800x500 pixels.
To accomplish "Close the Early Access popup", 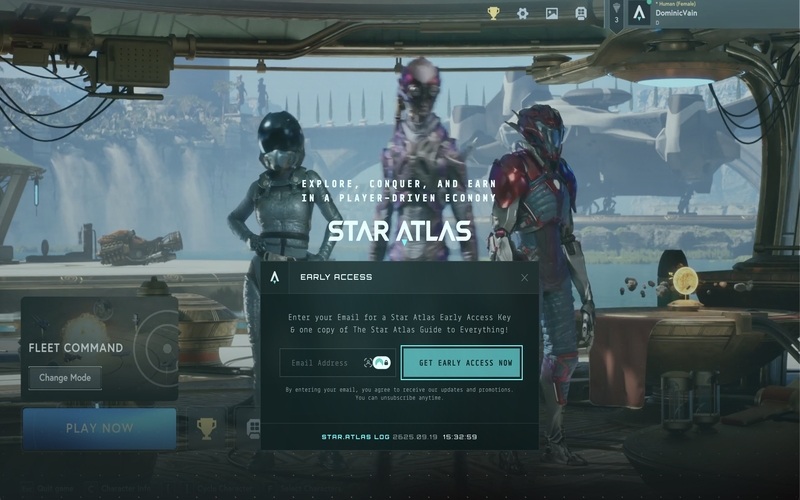I will [525, 277].
